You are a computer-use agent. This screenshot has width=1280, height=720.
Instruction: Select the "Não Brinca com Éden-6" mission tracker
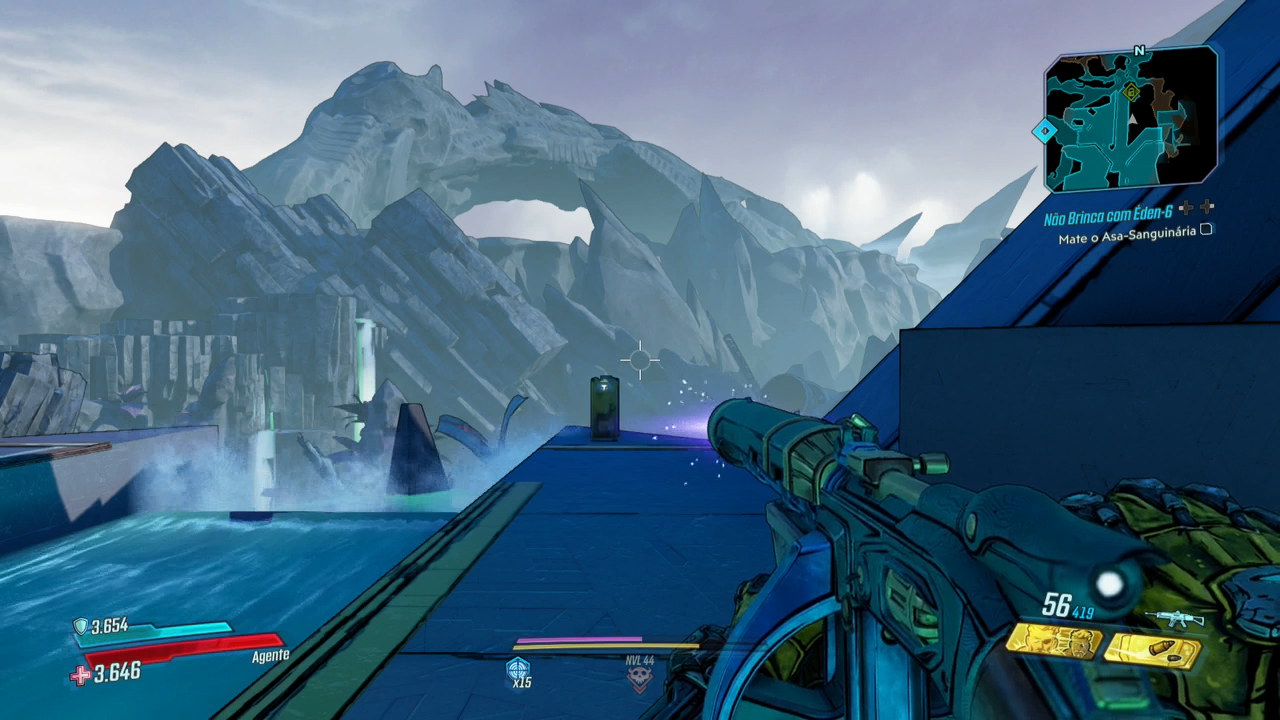point(1110,219)
